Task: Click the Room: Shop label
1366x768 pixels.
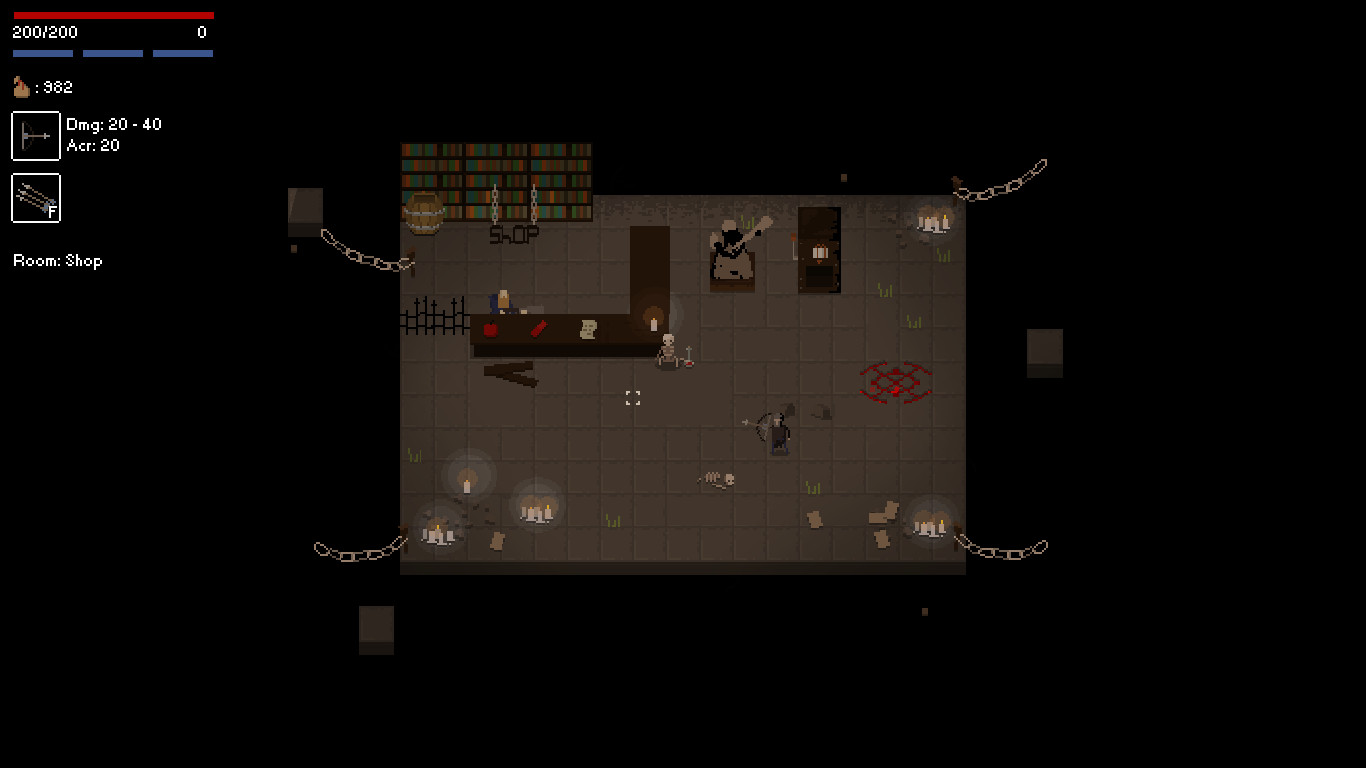Action: tap(56, 261)
